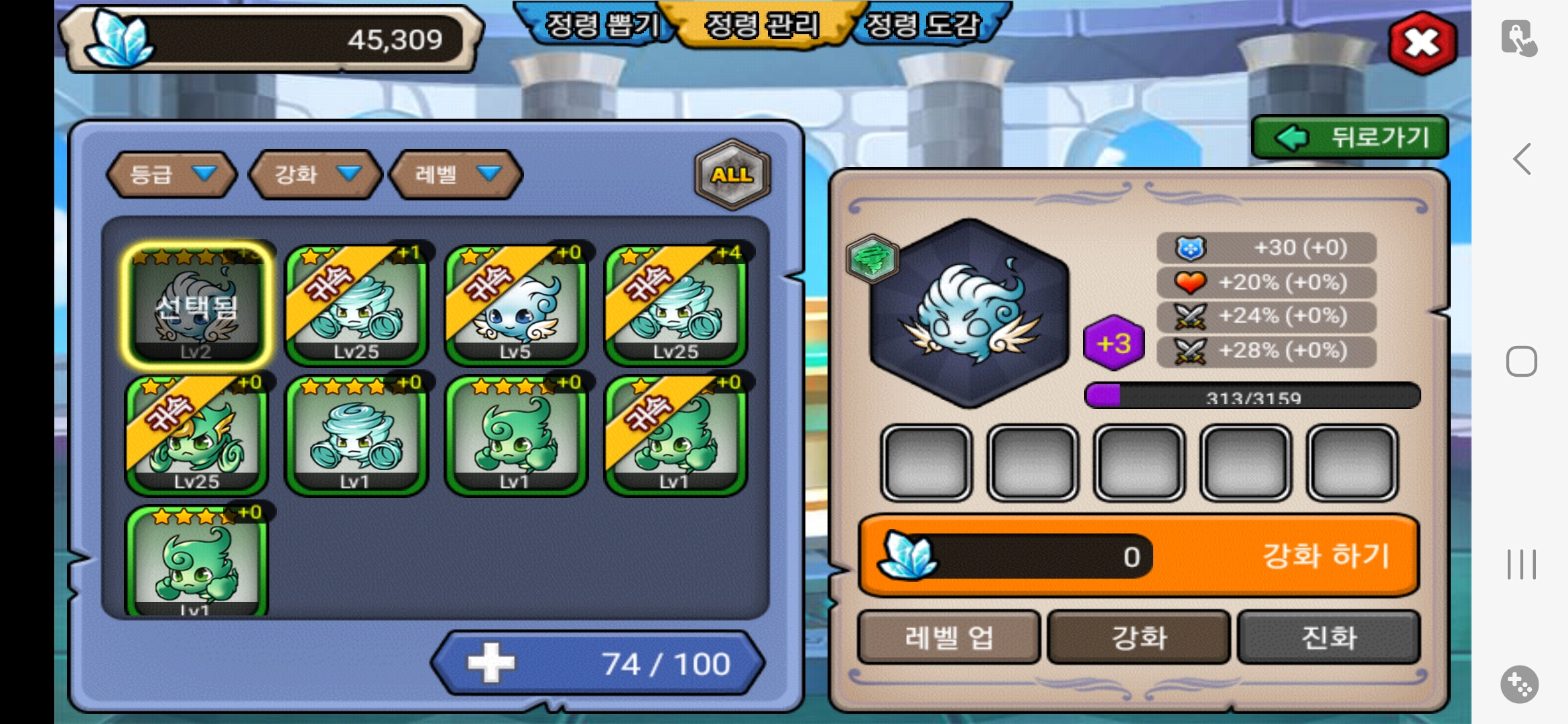Switch to the 레벨 업 tab
Image resolution: width=1568 pixels, height=724 pixels.
tap(948, 637)
